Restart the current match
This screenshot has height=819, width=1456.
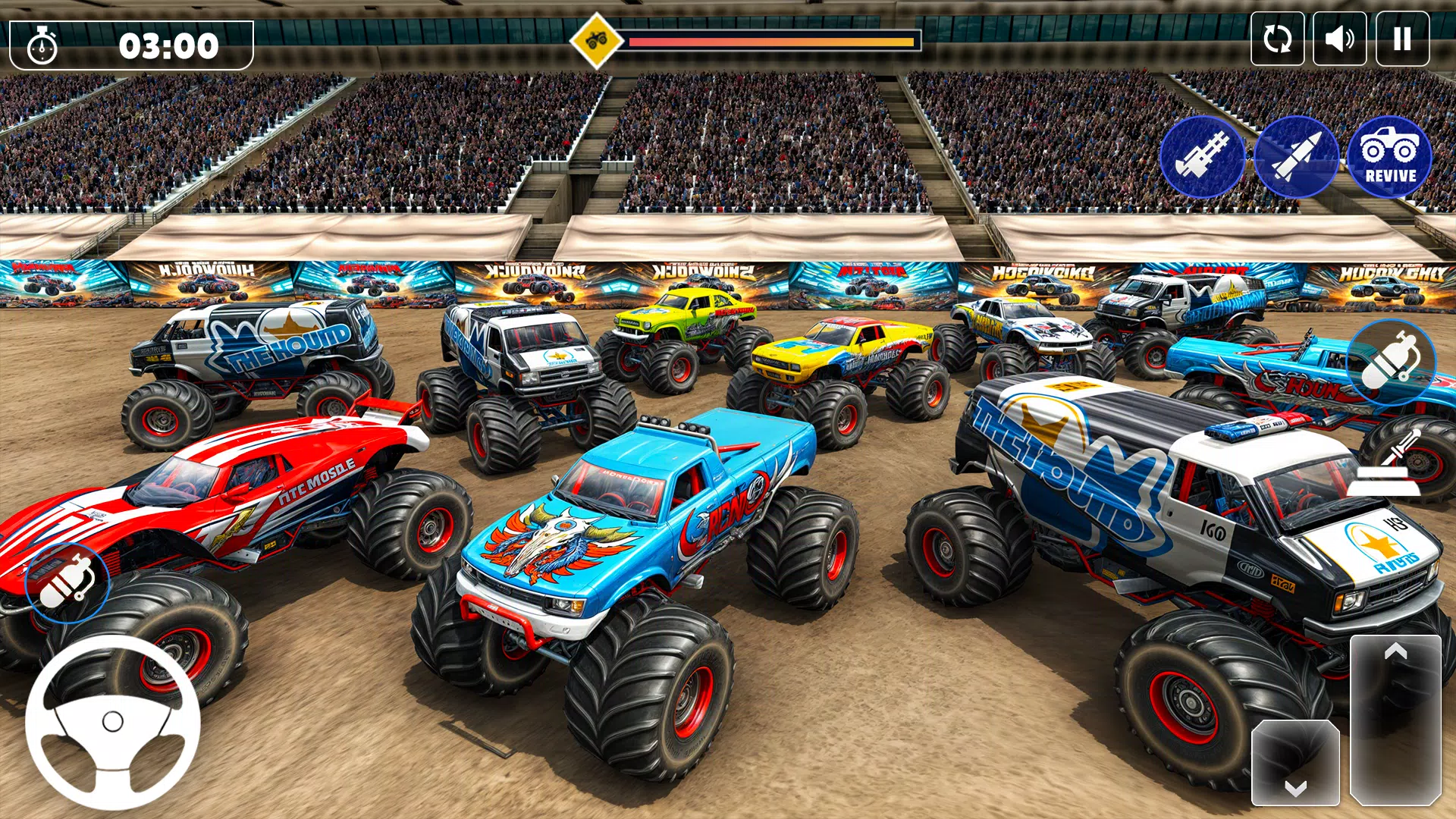pos(1277,37)
